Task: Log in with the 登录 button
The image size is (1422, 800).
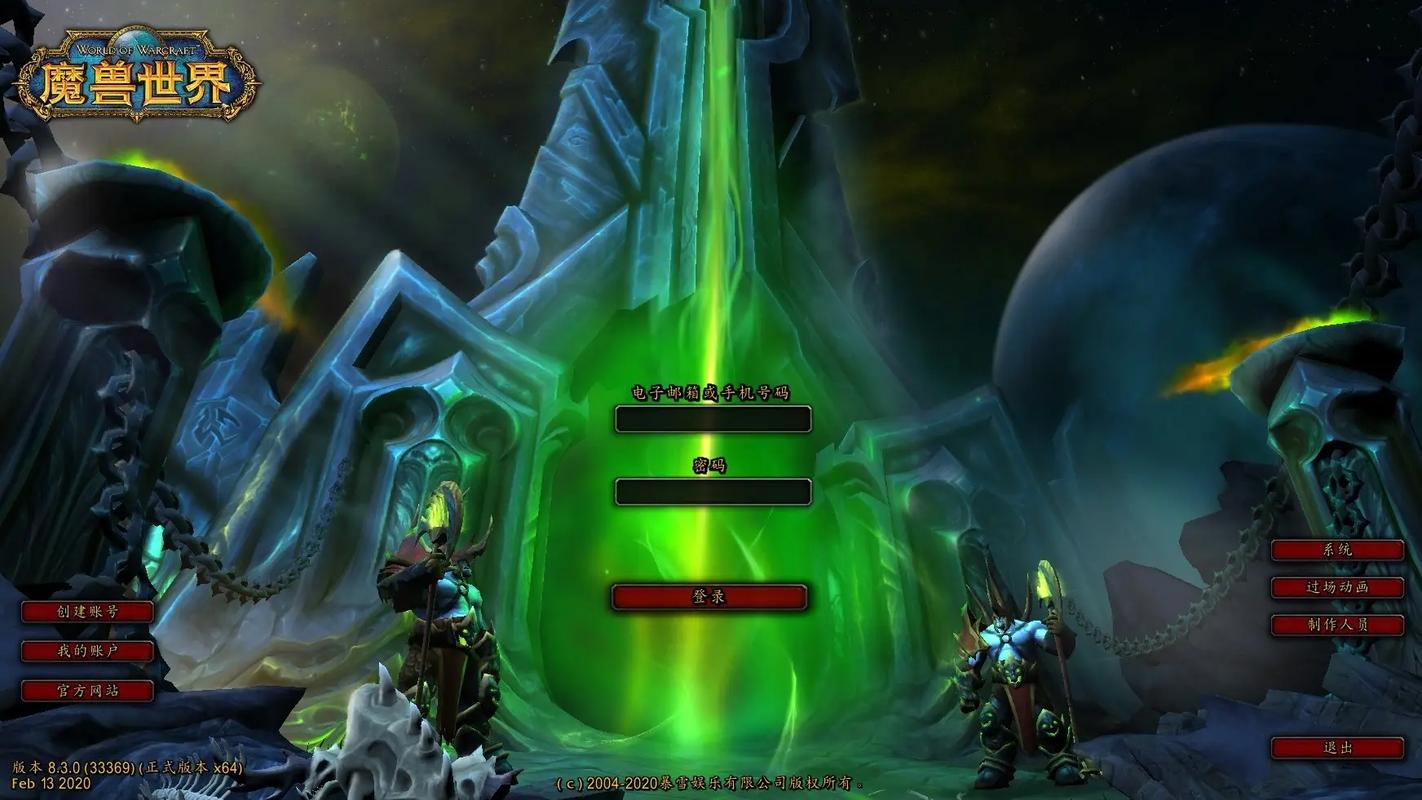Action: coord(709,597)
